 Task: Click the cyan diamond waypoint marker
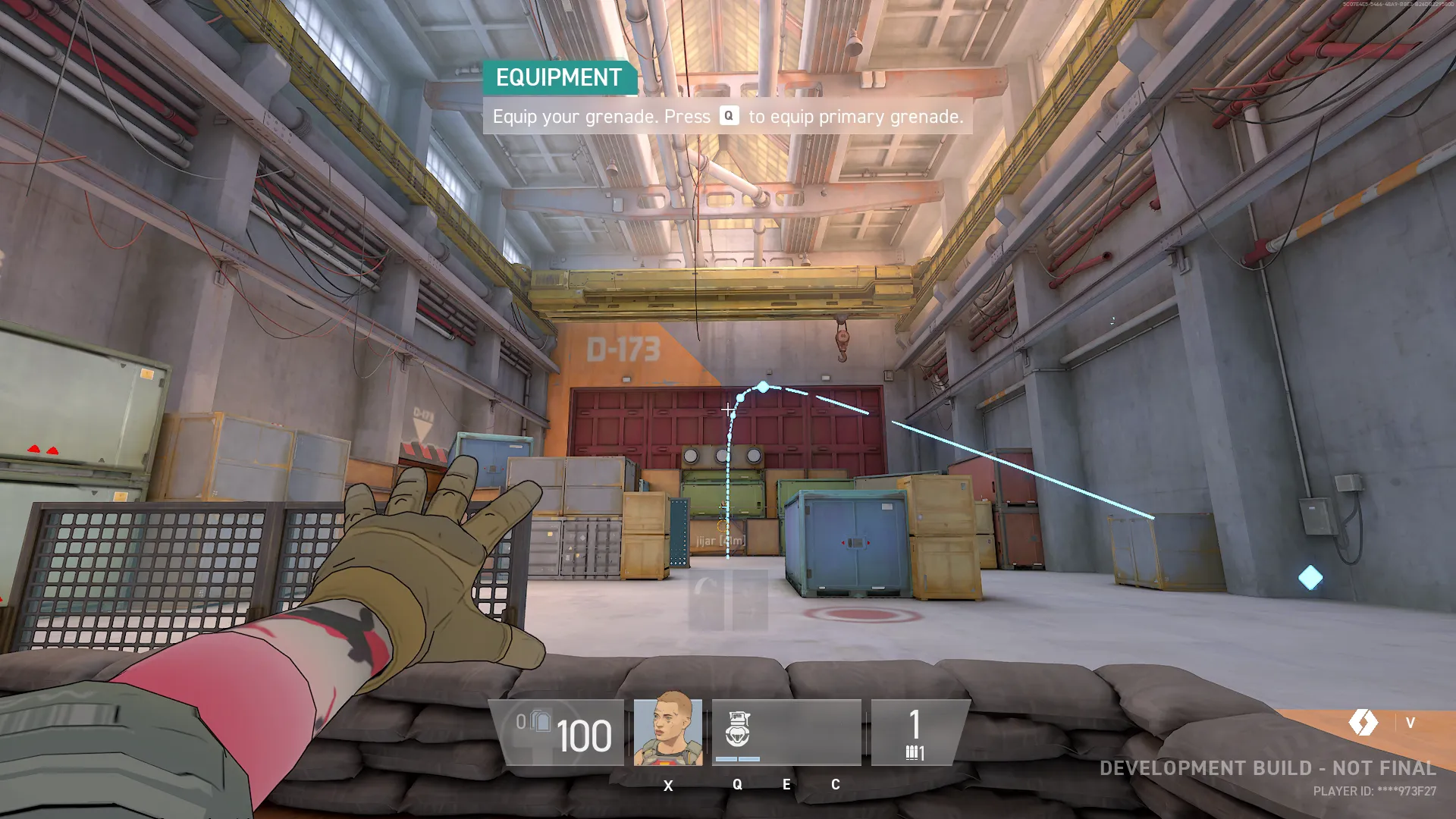(1310, 578)
